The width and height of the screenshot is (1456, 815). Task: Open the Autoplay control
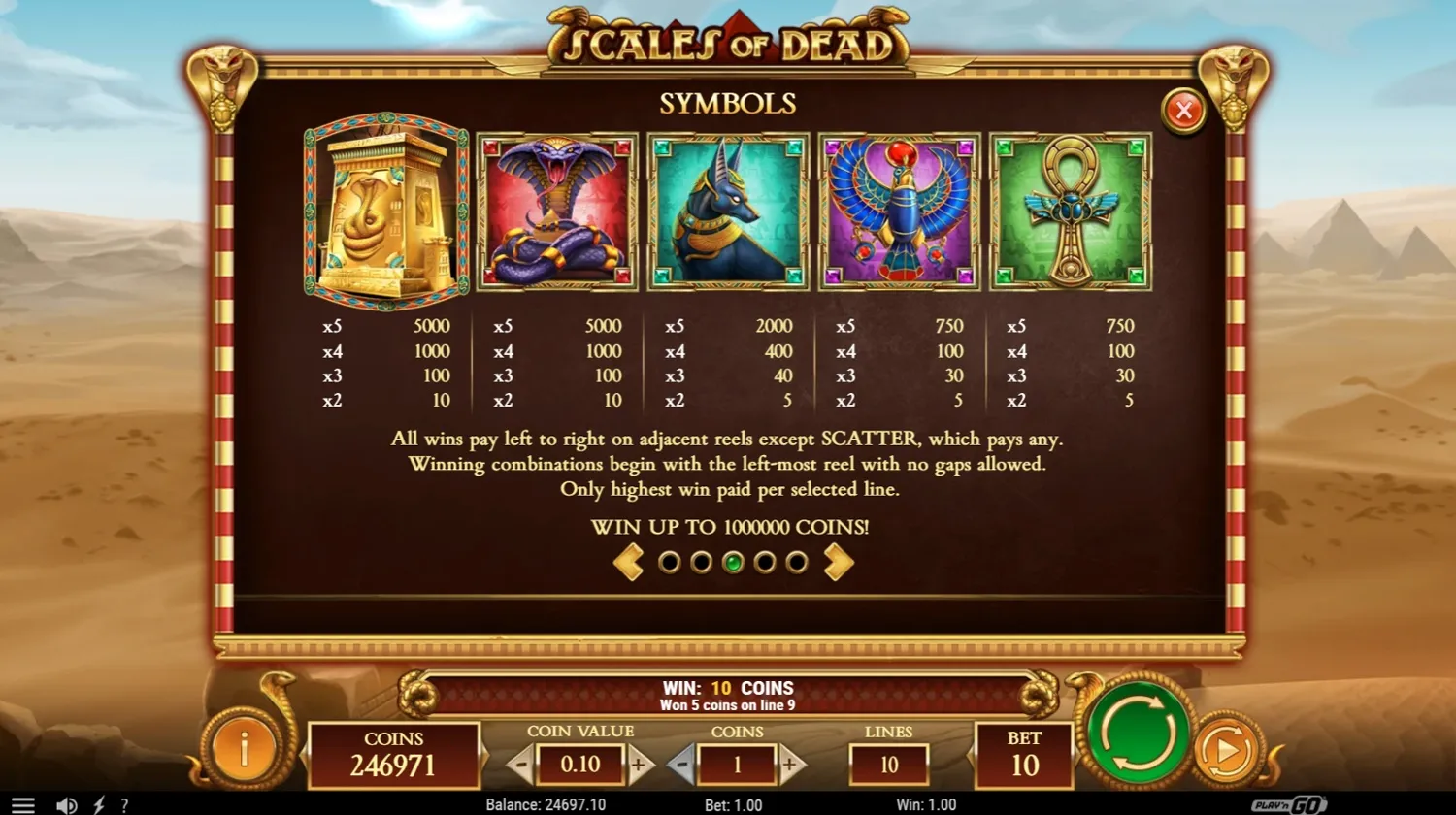pos(1229,753)
